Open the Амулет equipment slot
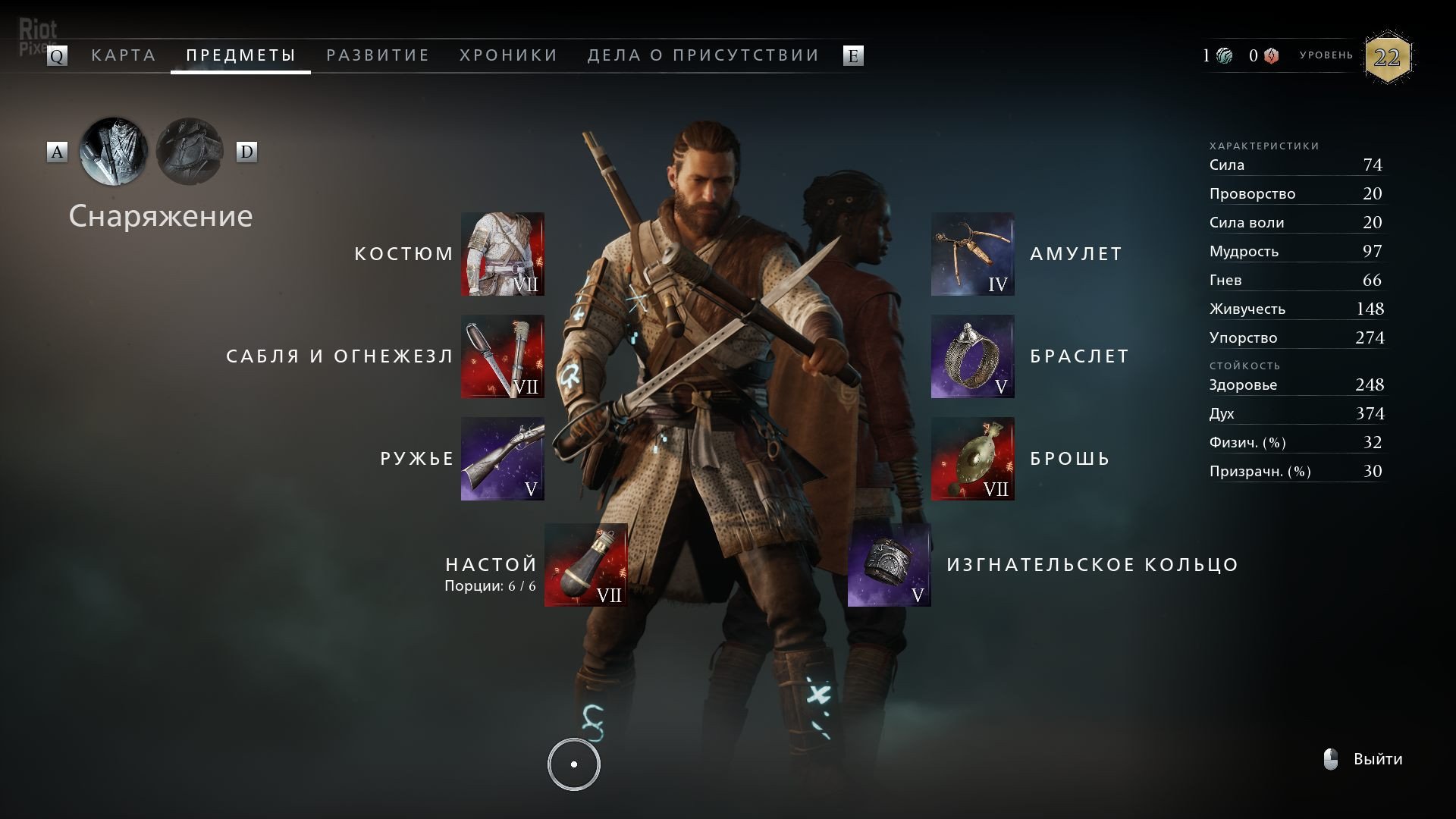Viewport: 1456px width, 819px height. (x=973, y=254)
